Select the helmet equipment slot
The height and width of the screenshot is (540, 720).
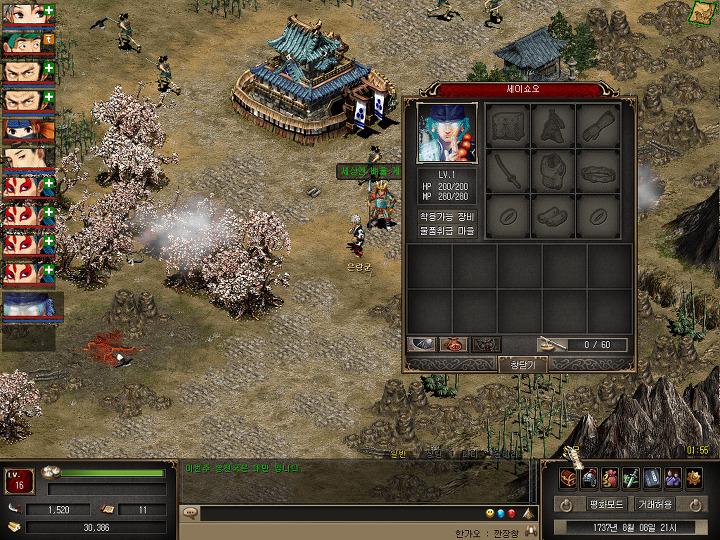[x=555, y=127]
